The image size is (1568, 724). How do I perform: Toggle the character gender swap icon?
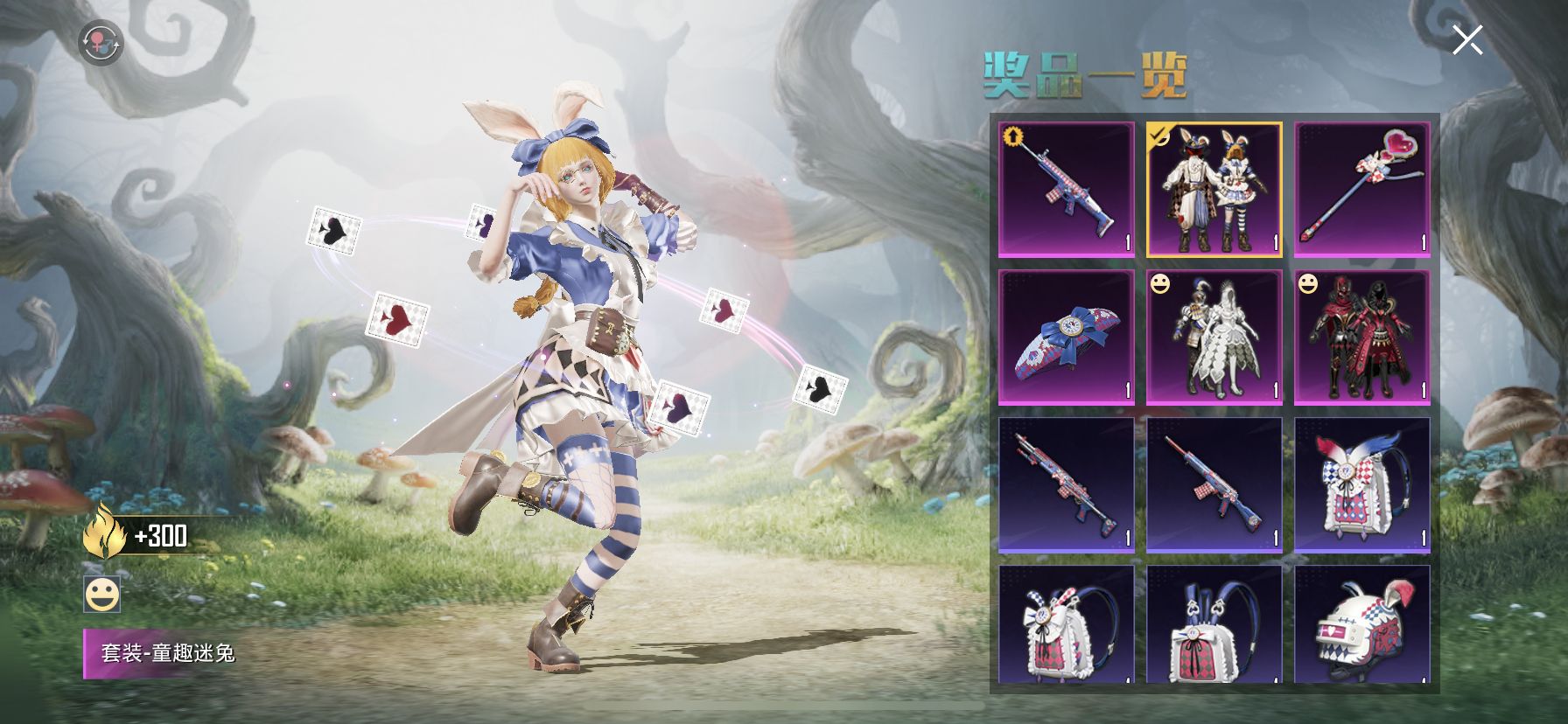tap(100, 43)
